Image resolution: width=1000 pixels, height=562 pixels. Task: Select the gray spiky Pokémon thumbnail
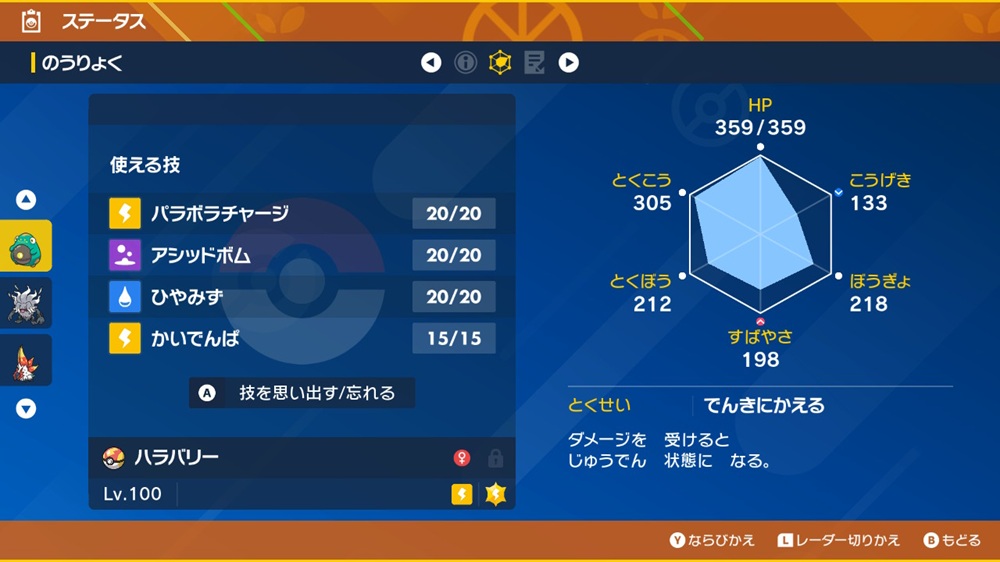coord(25,303)
